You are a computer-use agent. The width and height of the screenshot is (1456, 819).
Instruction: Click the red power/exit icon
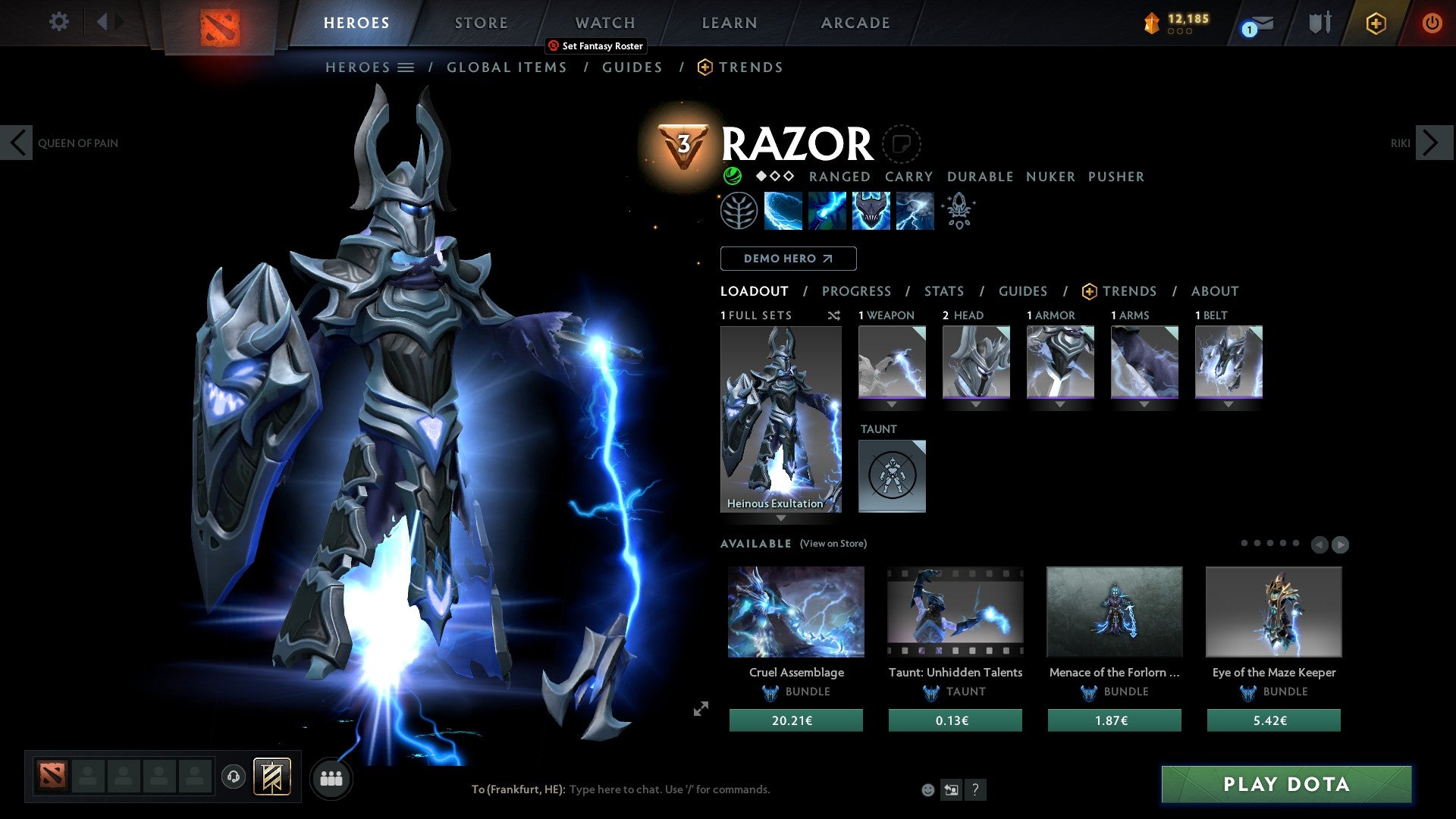(x=1432, y=23)
